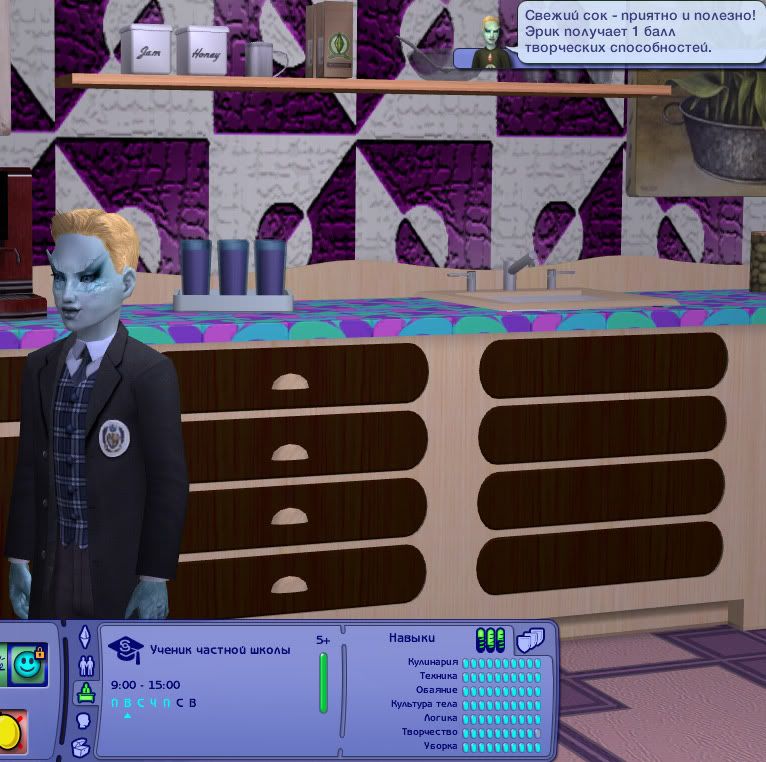The width and height of the screenshot is (766, 762).
Task: Open the tab with the head icon
Action: click(84, 720)
